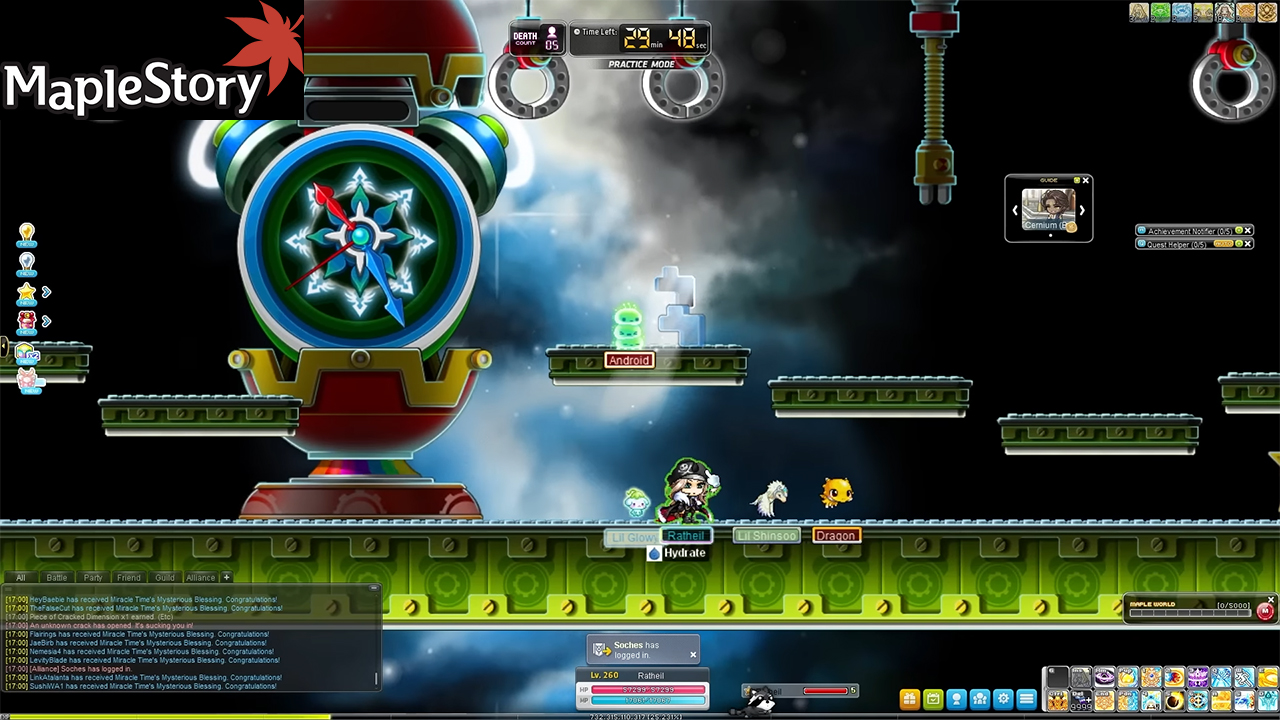Open the Alliance chat tab
1280x720 pixels.
(200, 577)
